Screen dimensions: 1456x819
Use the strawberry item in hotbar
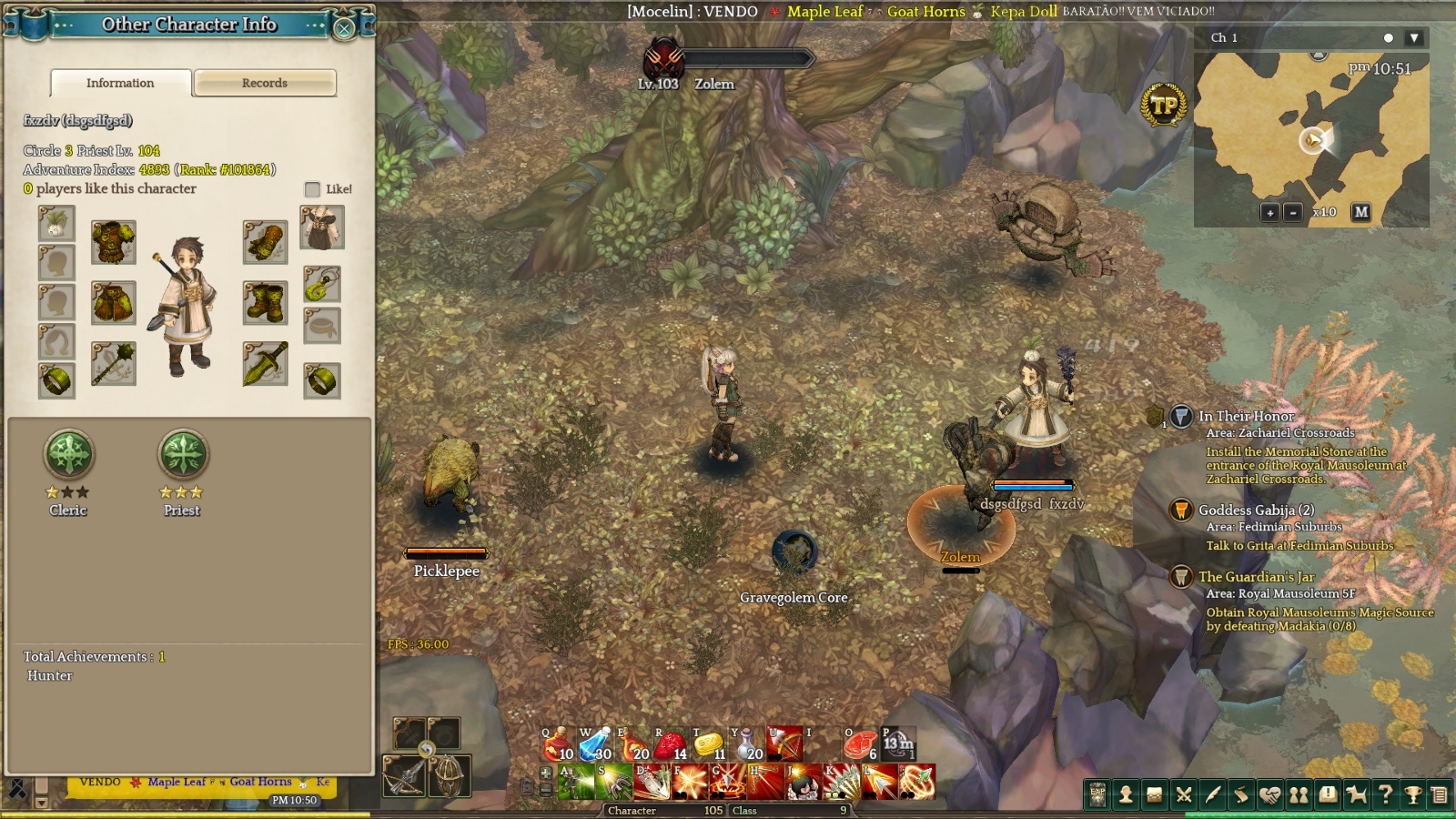click(x=670, y=744)
